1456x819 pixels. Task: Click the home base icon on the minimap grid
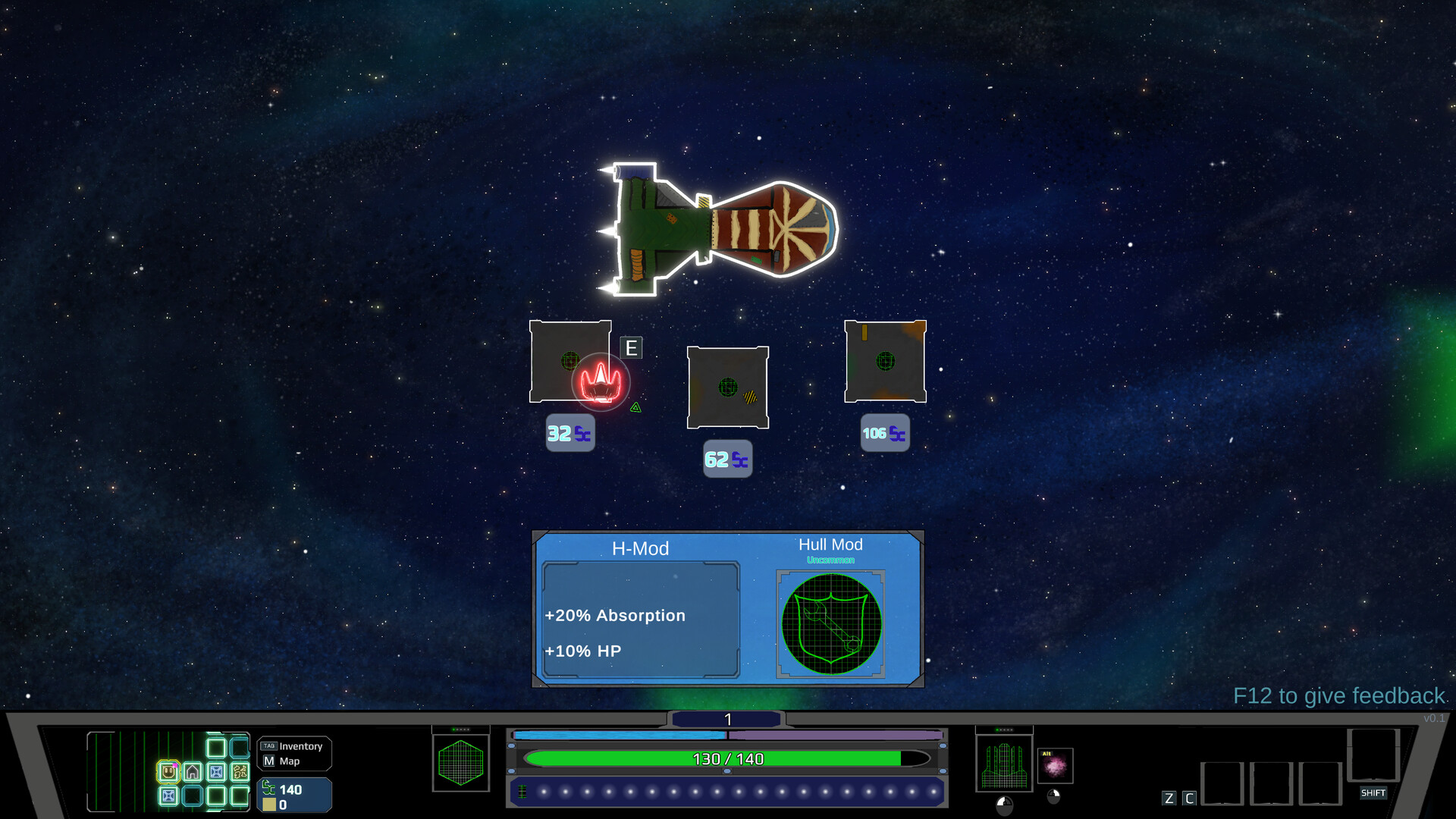coord(192,771)
